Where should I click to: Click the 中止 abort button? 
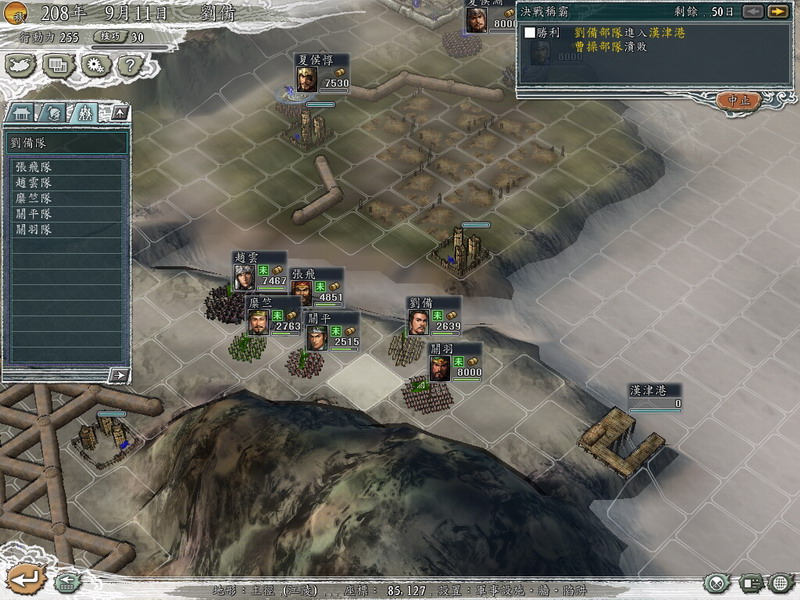pos(739,100)
